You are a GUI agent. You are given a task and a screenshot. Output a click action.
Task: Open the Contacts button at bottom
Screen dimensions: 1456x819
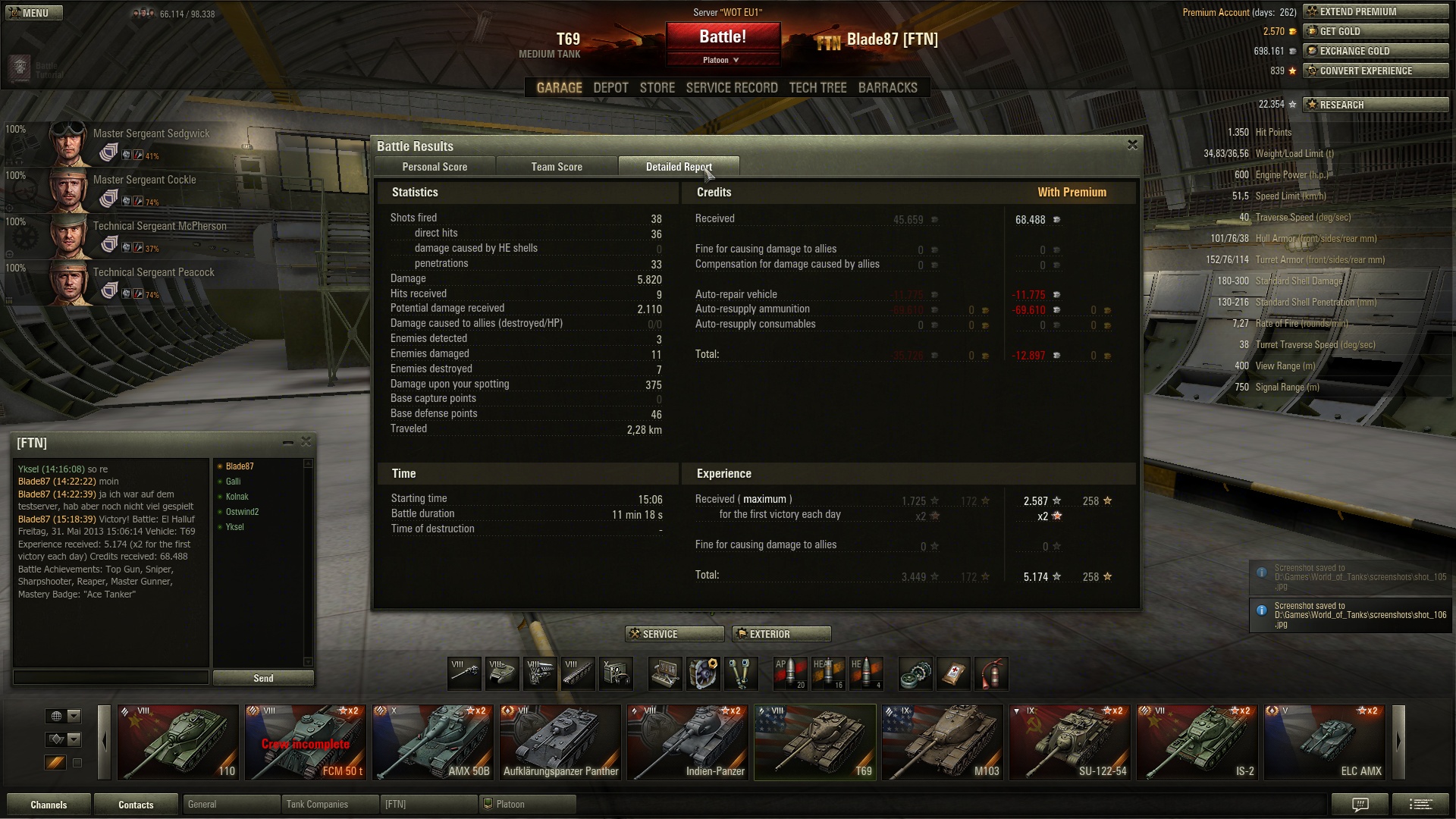[x=136, y=805]
